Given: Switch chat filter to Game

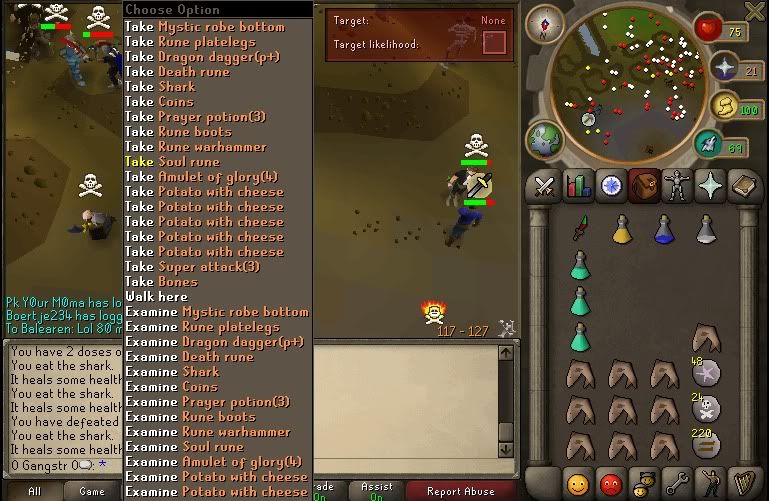Looking at the screenshot, I should click(92, 491).
